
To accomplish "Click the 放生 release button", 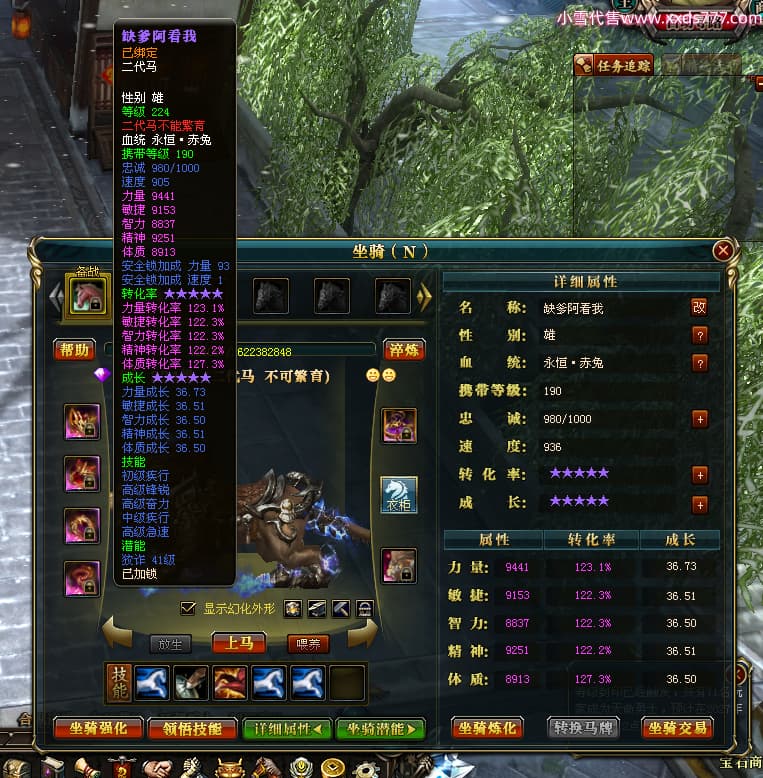I will pyautogui.click(x=169, y=644).
